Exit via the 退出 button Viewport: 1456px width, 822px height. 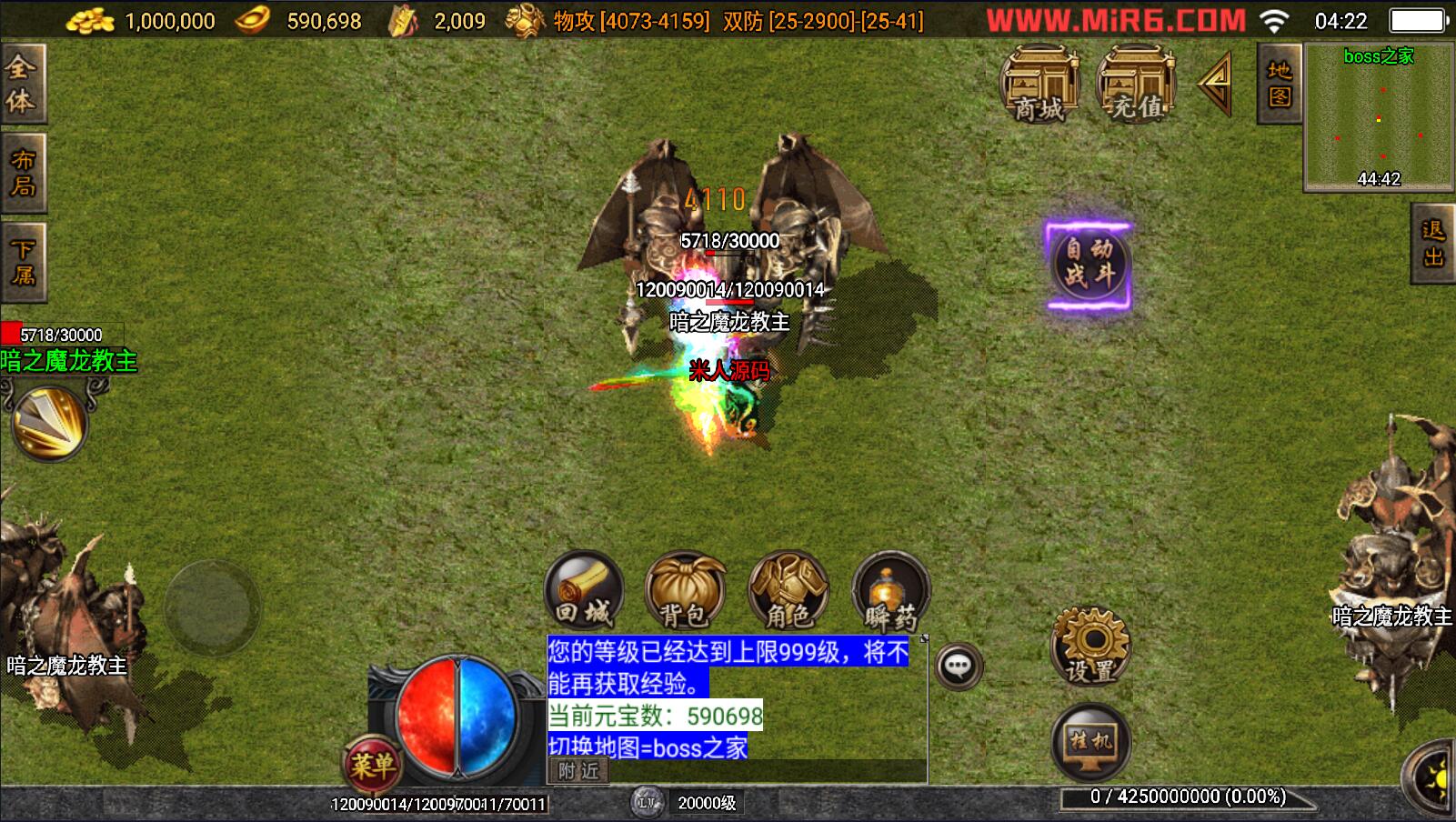point(1434,244)
